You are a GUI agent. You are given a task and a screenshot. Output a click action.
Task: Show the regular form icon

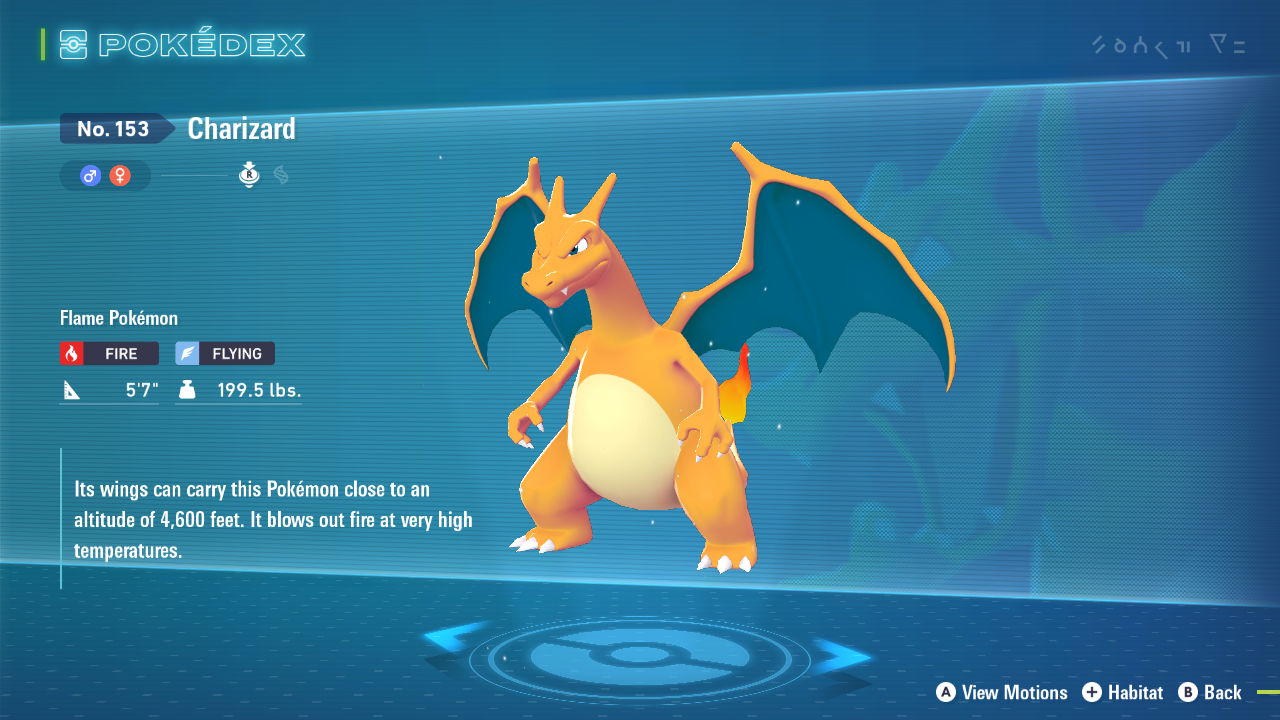coord(249,176)
